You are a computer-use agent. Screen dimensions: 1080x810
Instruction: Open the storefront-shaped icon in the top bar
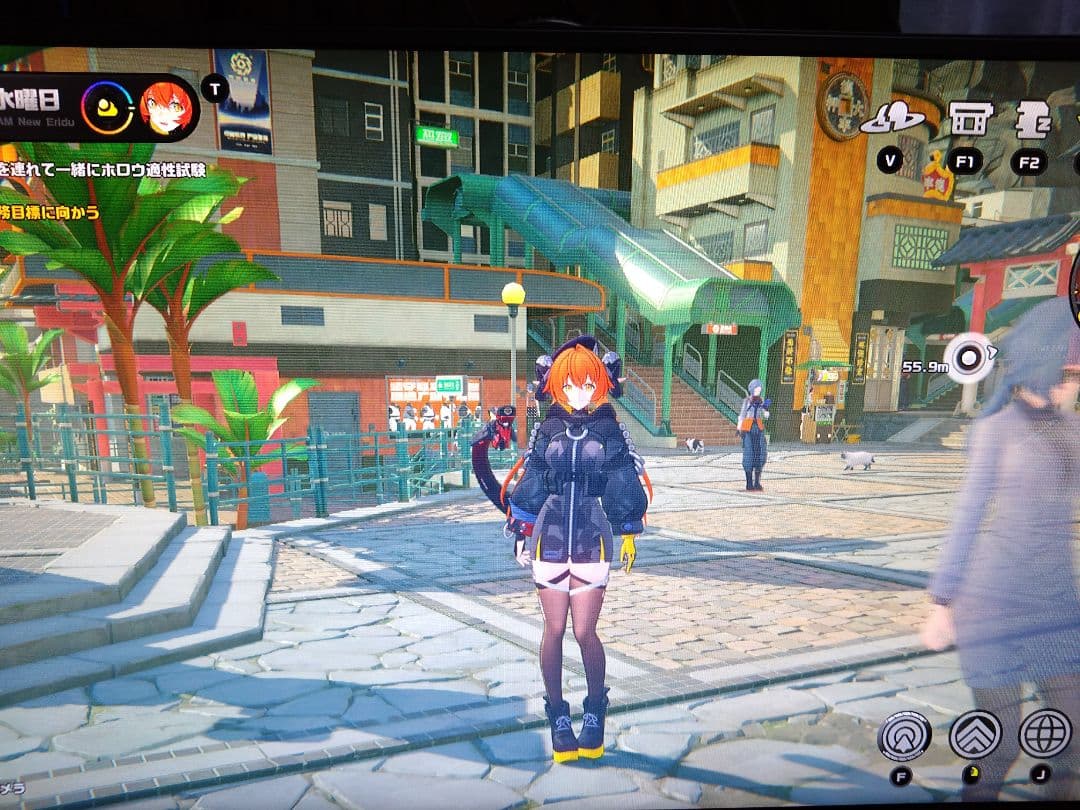click(970, 118)
